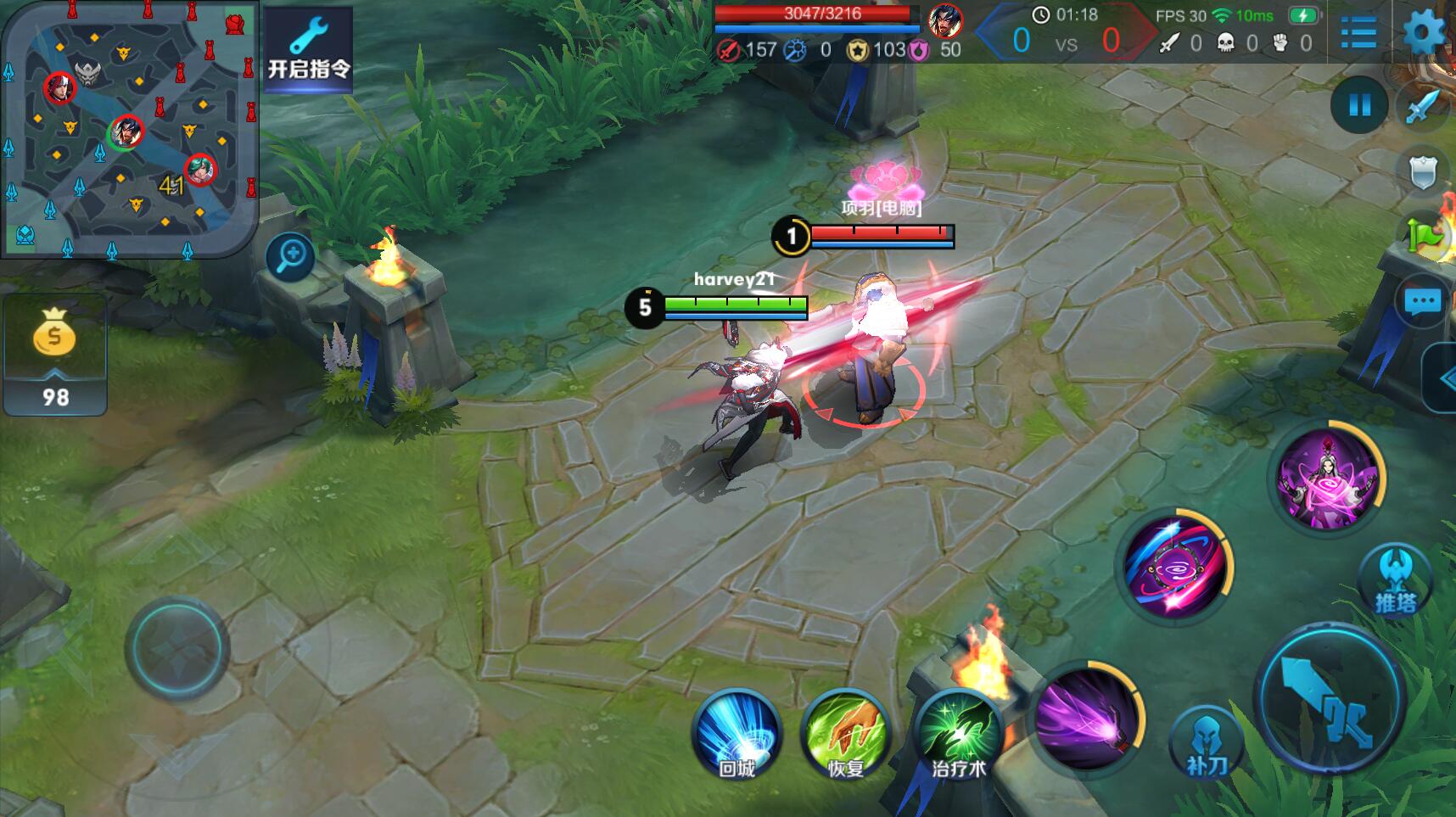
Task: Activate the purple slash skill icon
Action: pyautogui.click(x=1086, y=718)
